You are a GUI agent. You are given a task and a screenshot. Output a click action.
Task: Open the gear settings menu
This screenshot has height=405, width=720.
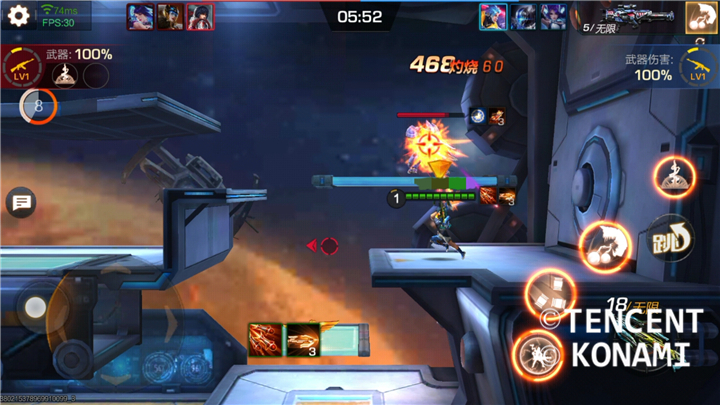(x=19, y=17)
